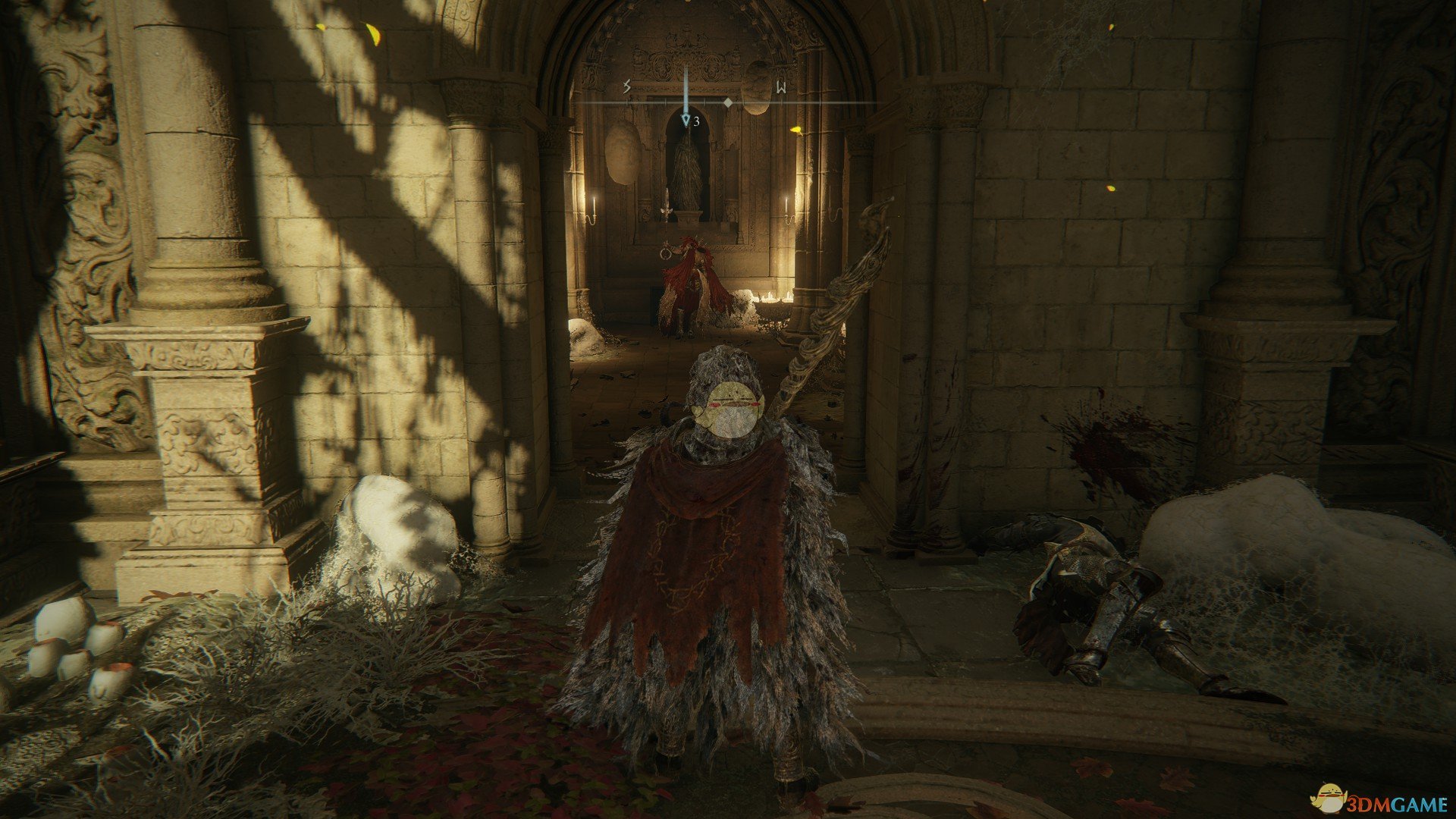
Task: Click the S direction letter on the compass
Action: pyautogui.click(x=626, y=87)
